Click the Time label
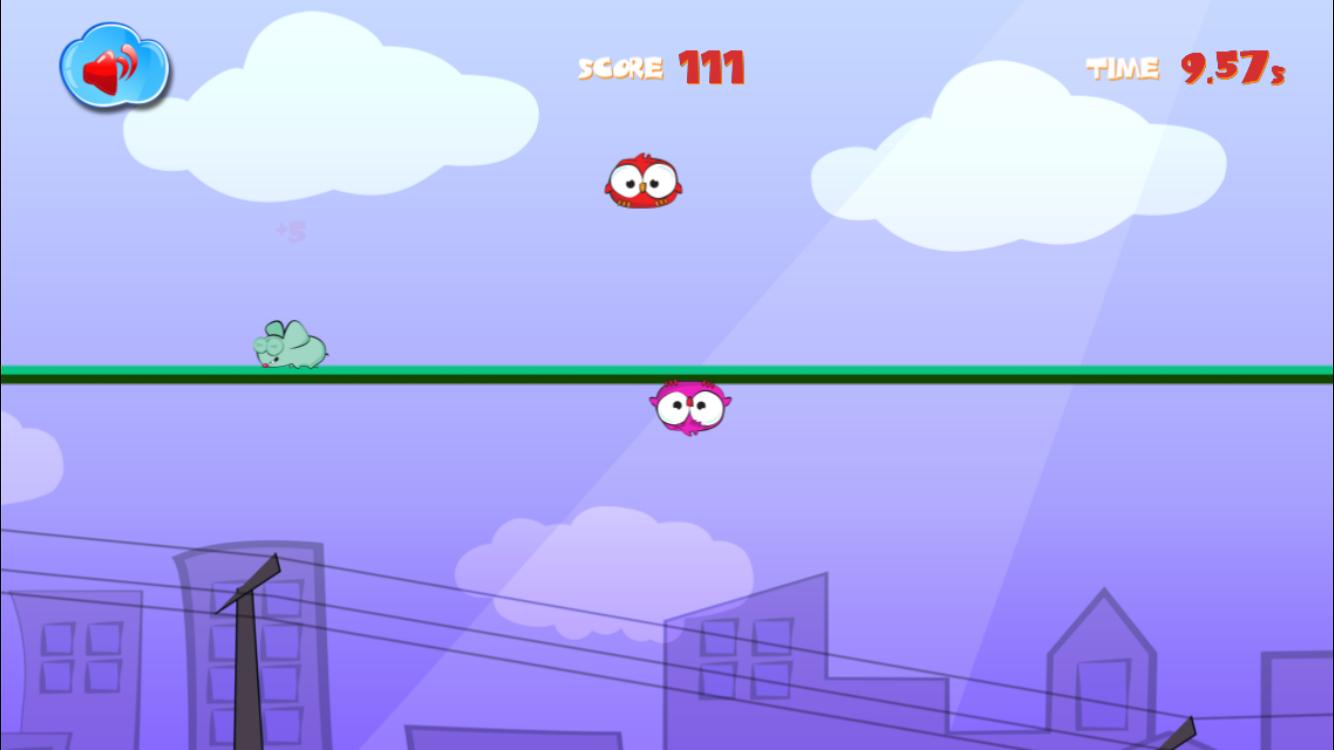1334x750 pixels. (x=1122, y=68)
